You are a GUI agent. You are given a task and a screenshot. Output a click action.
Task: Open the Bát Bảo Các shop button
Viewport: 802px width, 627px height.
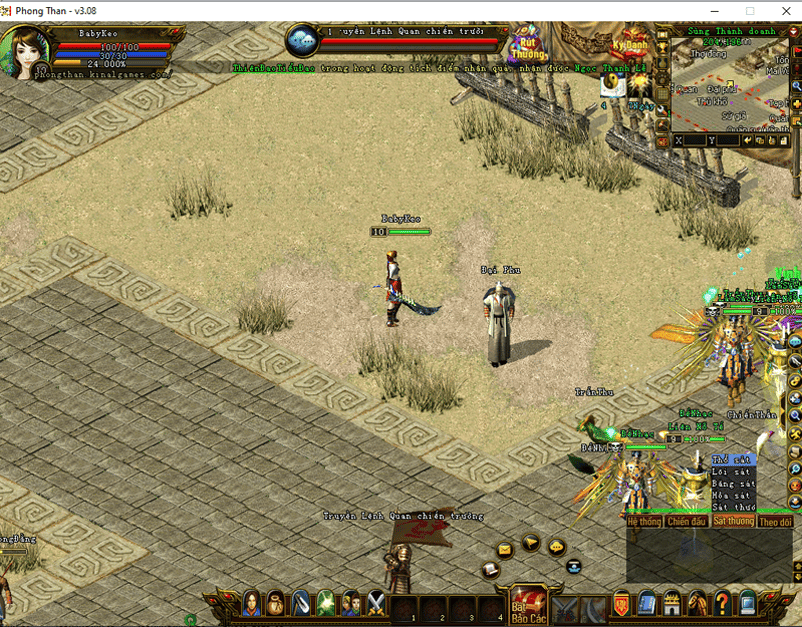pos(529,603)
